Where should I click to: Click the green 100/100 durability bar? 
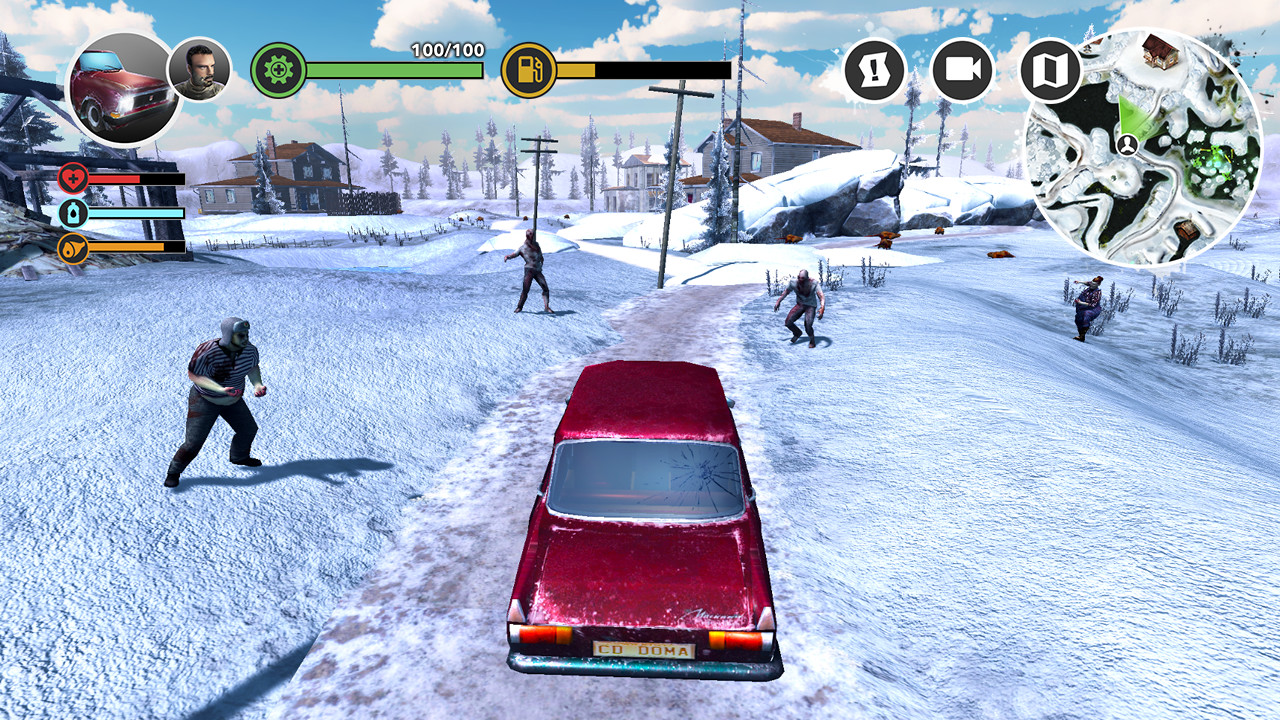(x=392, y=71)
